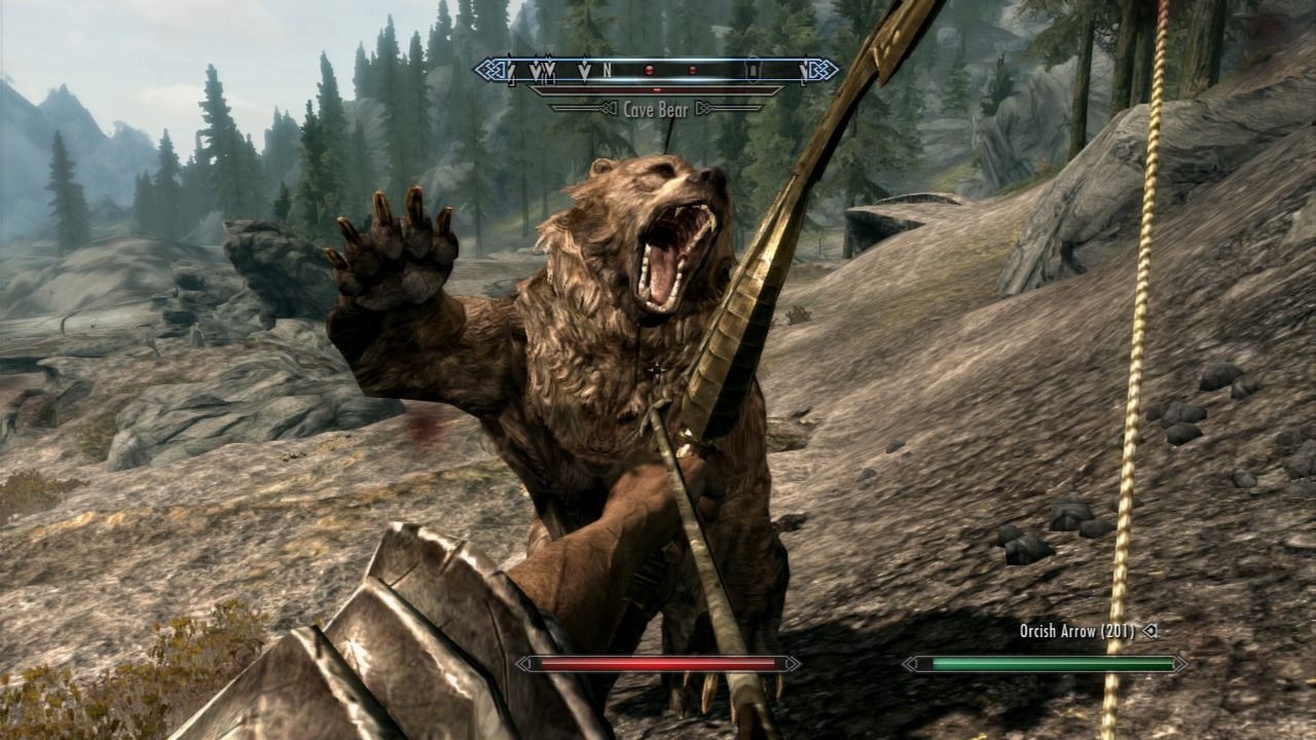Click the arrow icon beside Orcish Arrow (201)
Viewport: 1316px width, 740px height.
(1149, 631)
